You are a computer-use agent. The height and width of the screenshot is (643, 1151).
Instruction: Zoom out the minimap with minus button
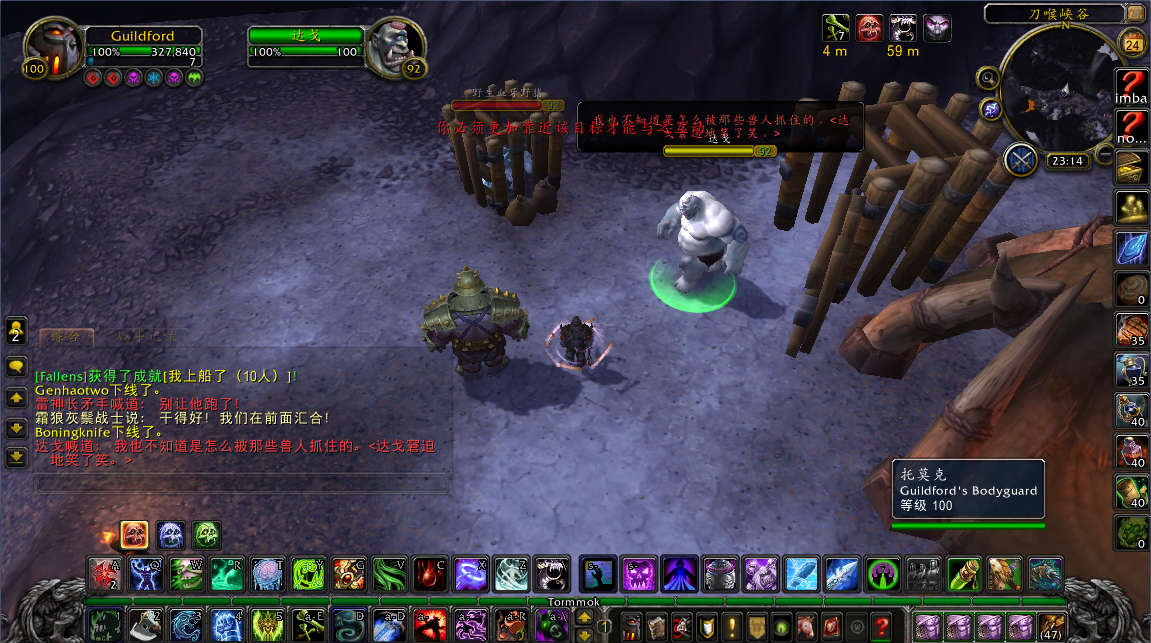[x=1105, y=153]
